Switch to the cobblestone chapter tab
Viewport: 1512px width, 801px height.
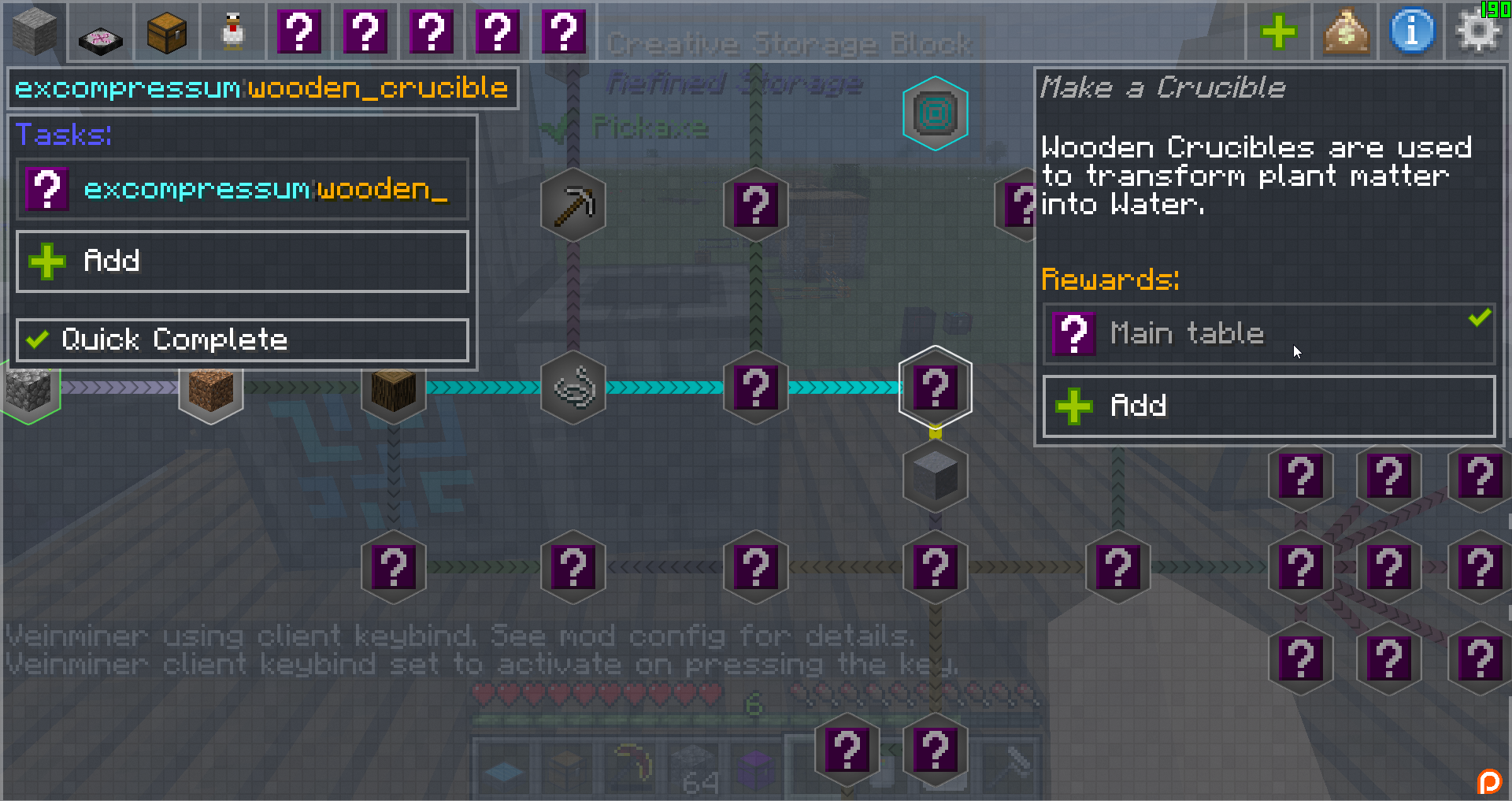pos(34,32)
